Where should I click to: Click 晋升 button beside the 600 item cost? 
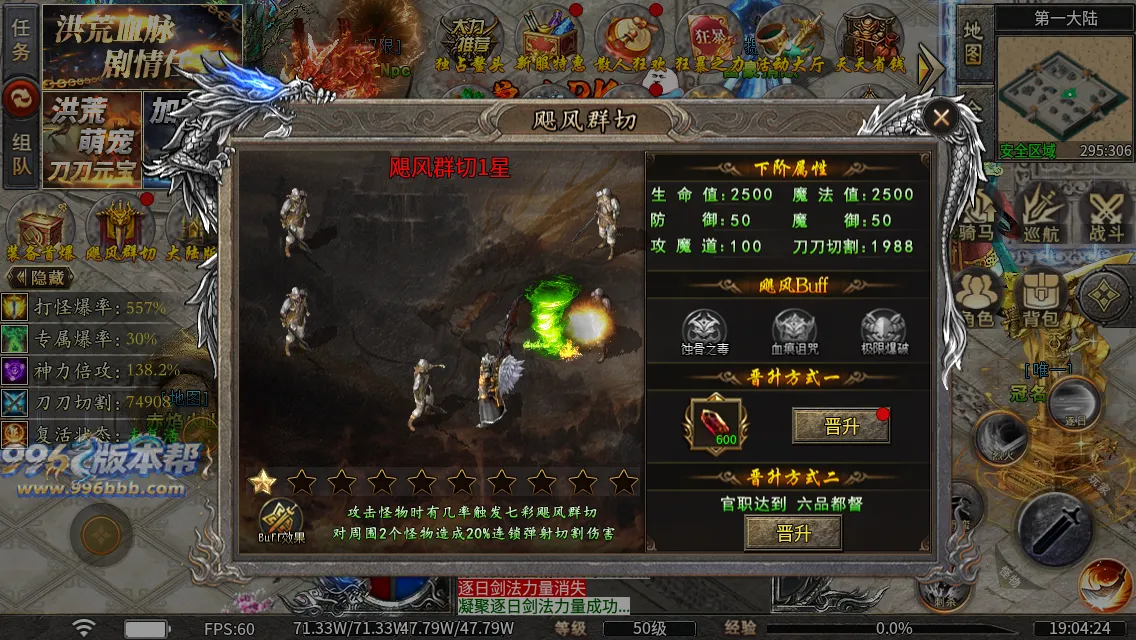click(x=840, y=425)
